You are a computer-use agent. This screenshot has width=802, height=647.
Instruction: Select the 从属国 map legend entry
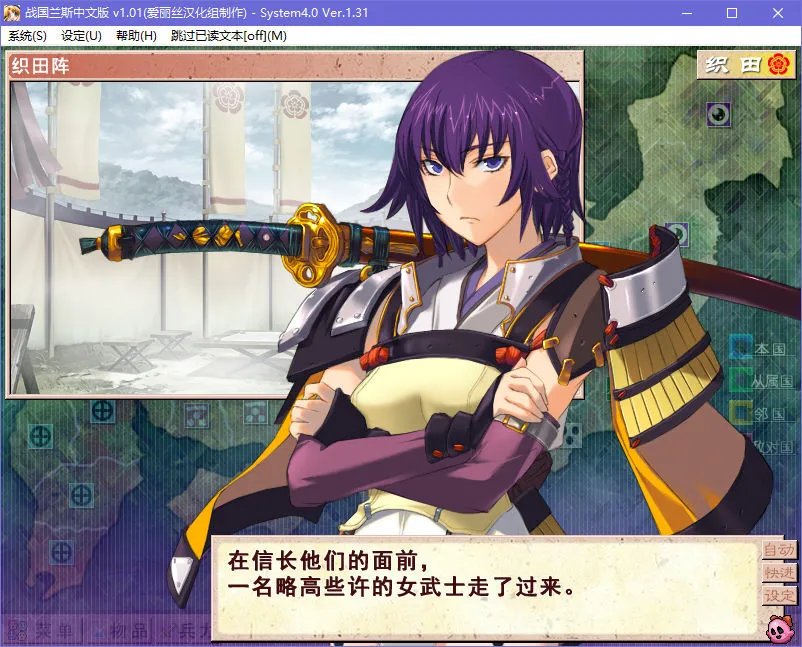[x=761, y=381]
